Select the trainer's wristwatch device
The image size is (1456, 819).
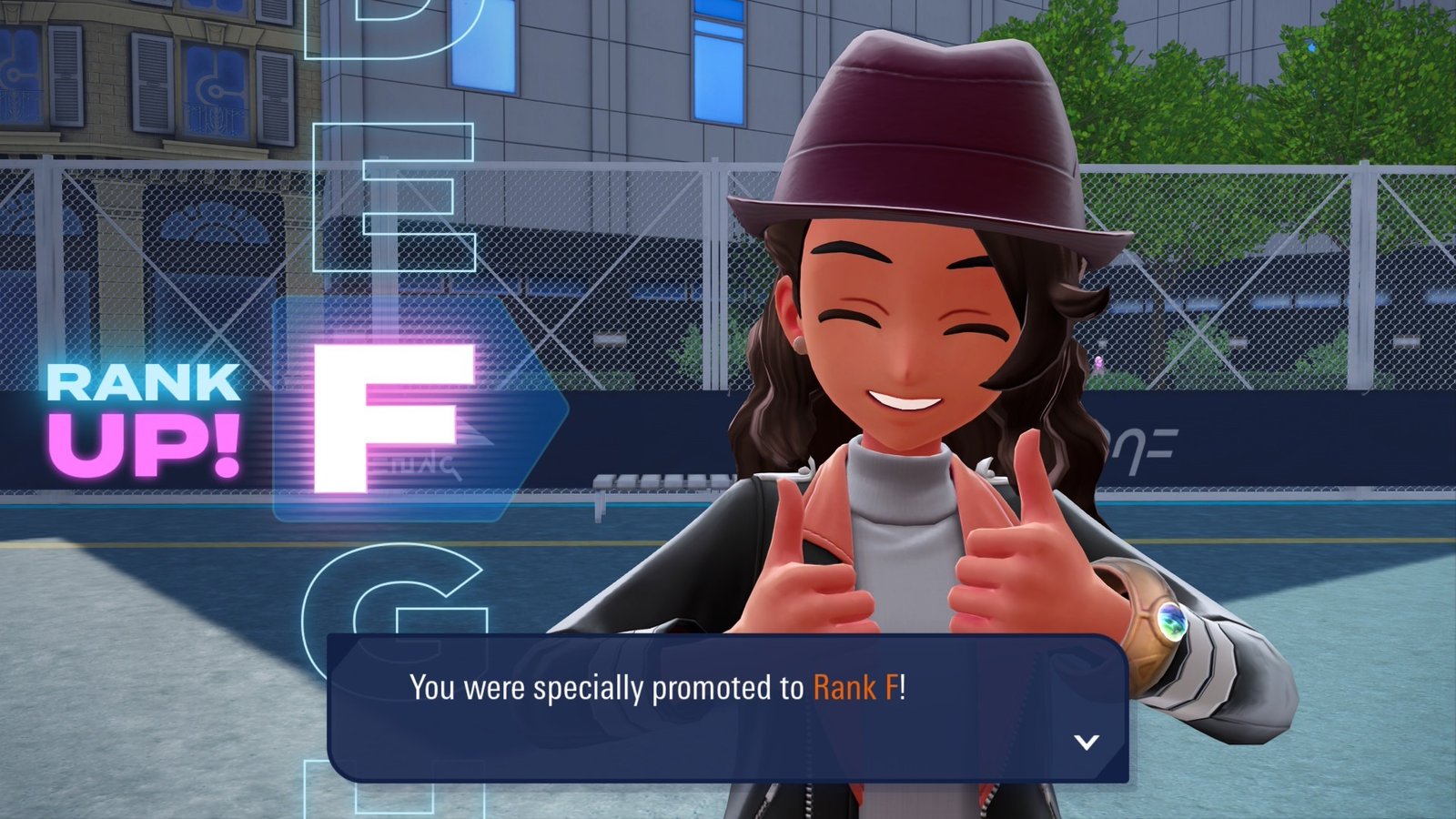click(1156, 628)
